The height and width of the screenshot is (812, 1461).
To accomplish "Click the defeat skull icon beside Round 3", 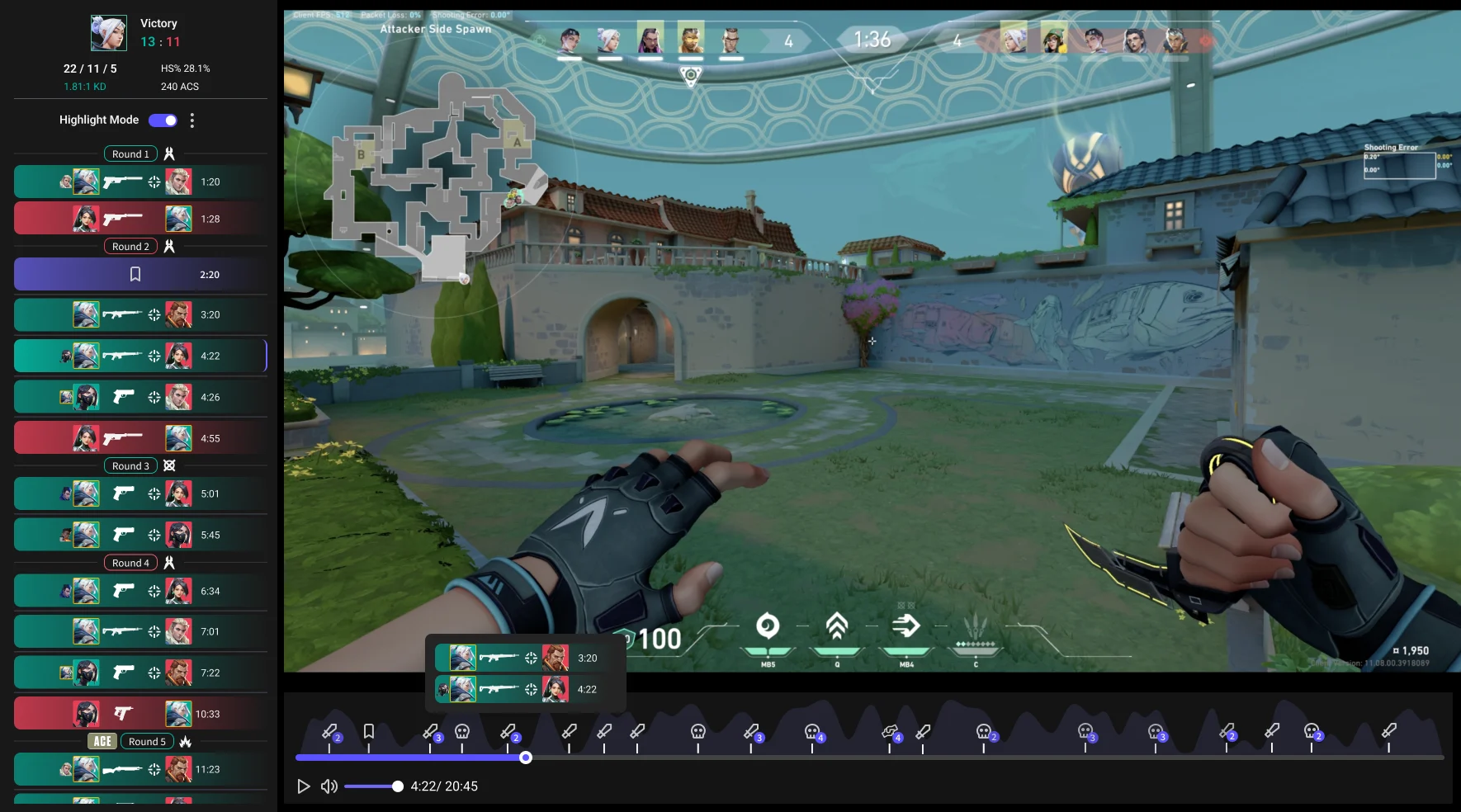I will point(169,465).
